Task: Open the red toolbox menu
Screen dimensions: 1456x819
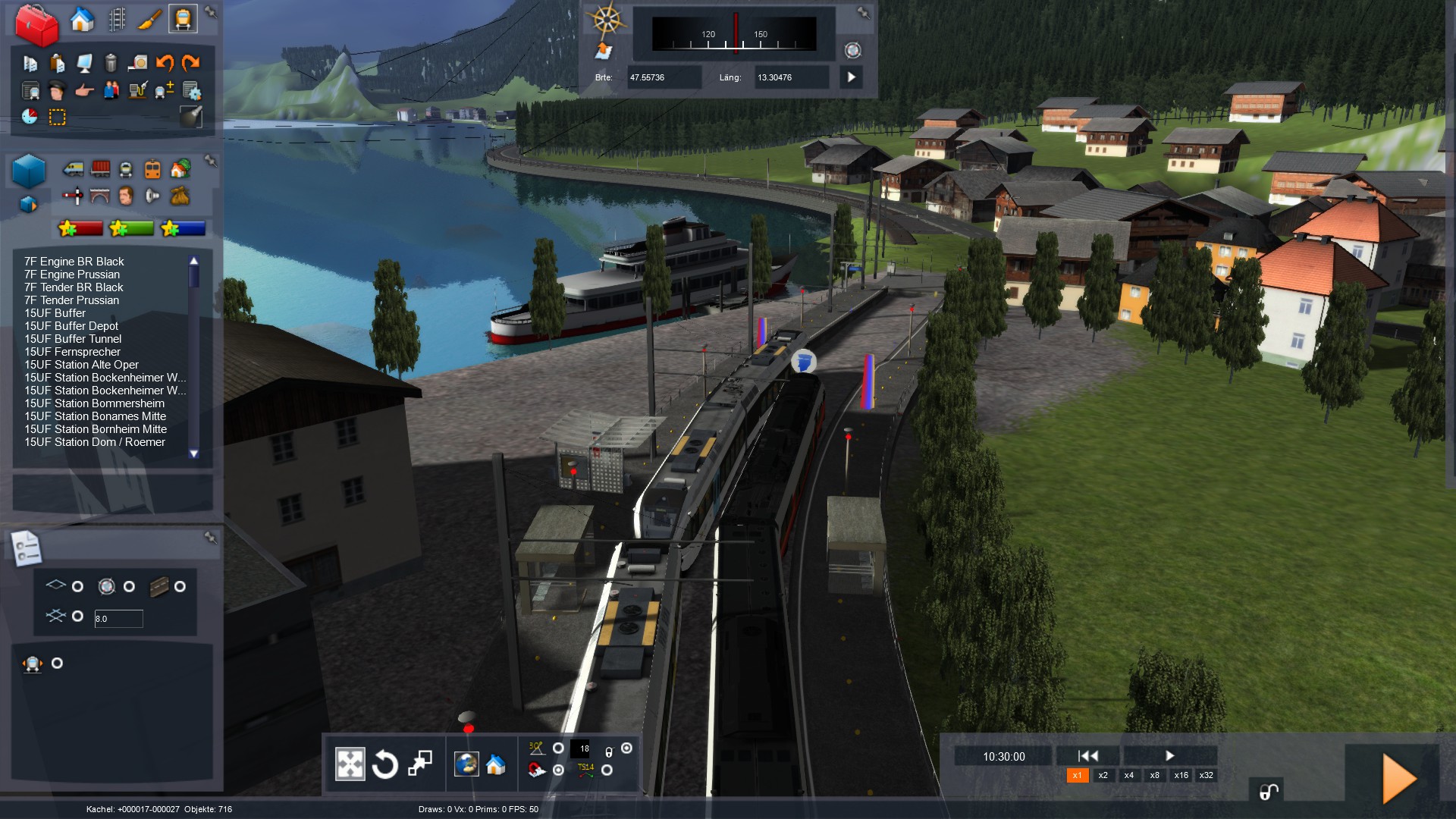Action: (36, 24)
